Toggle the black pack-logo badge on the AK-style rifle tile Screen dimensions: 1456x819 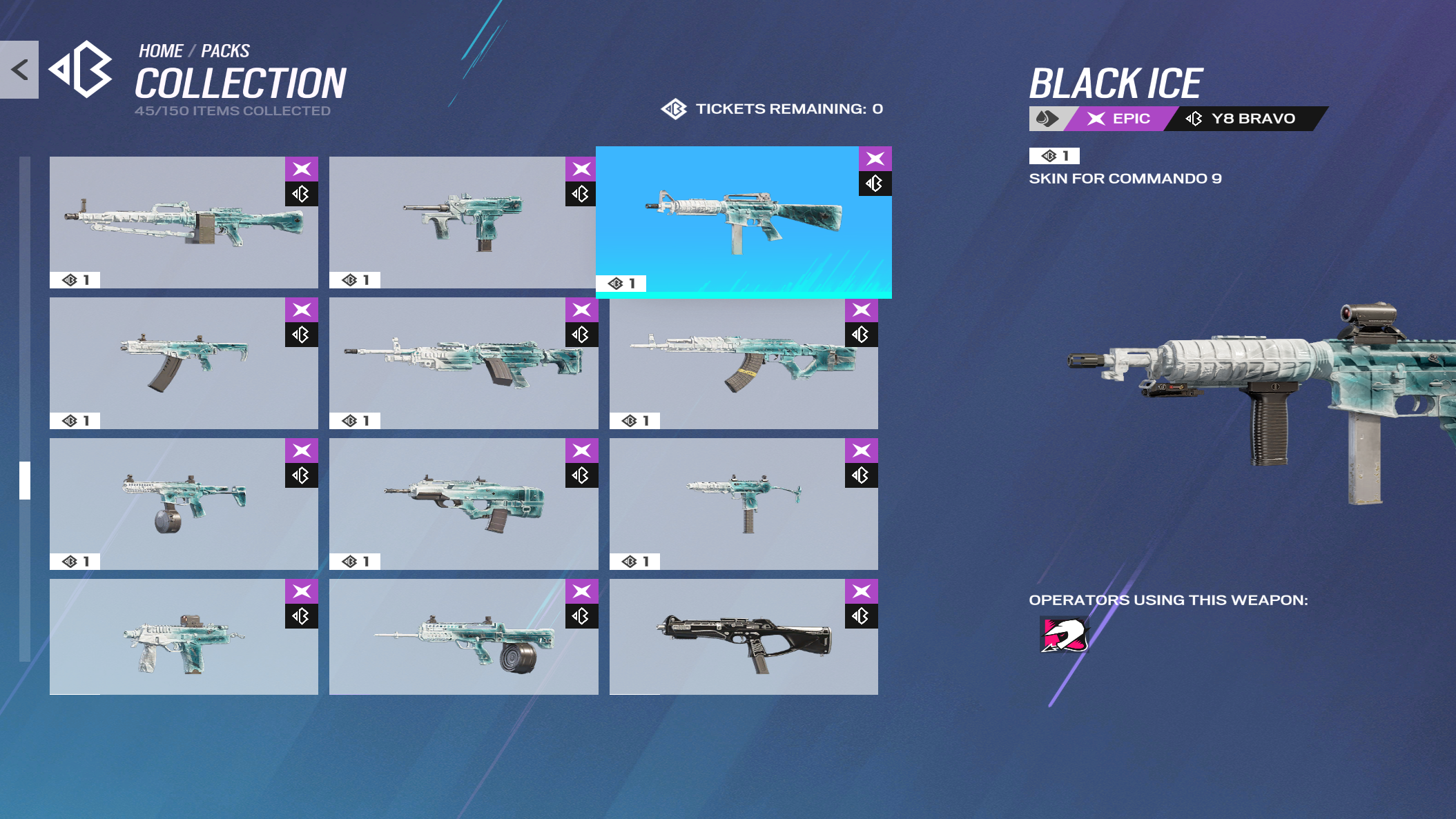point(860,336)
